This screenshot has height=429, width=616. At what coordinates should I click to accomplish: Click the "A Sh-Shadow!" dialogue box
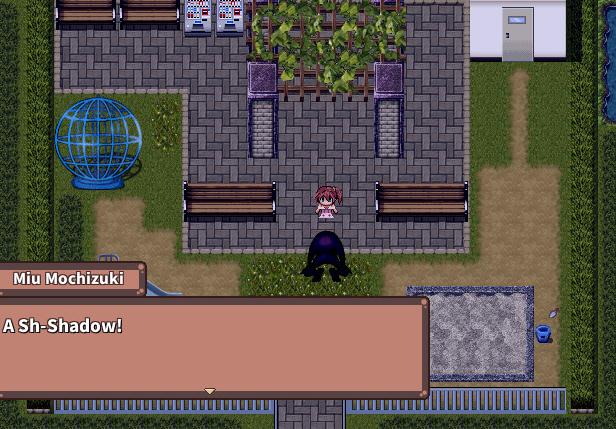213,346
